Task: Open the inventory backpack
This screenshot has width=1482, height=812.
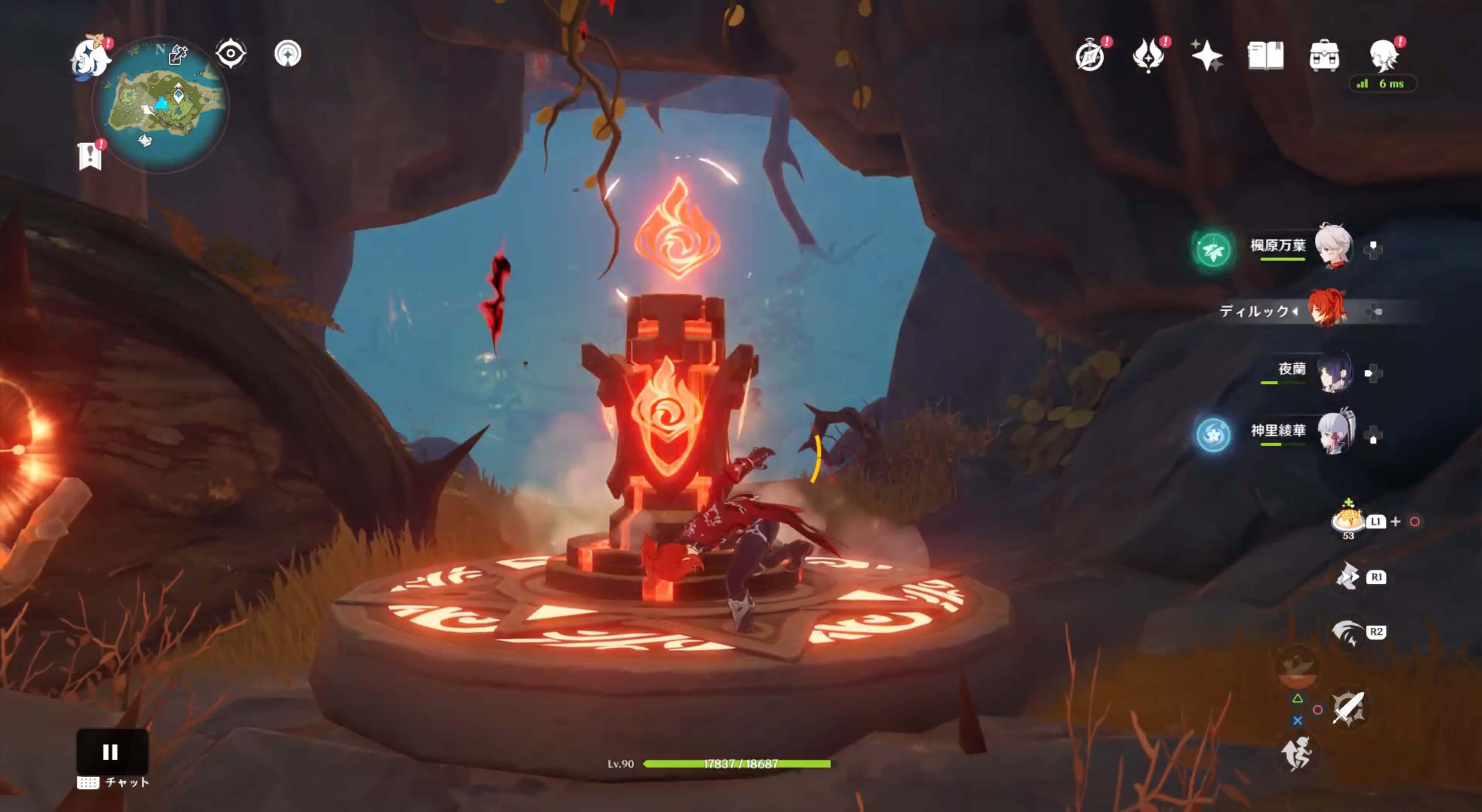Action: pyautogui.click(x=1324, y=56)
